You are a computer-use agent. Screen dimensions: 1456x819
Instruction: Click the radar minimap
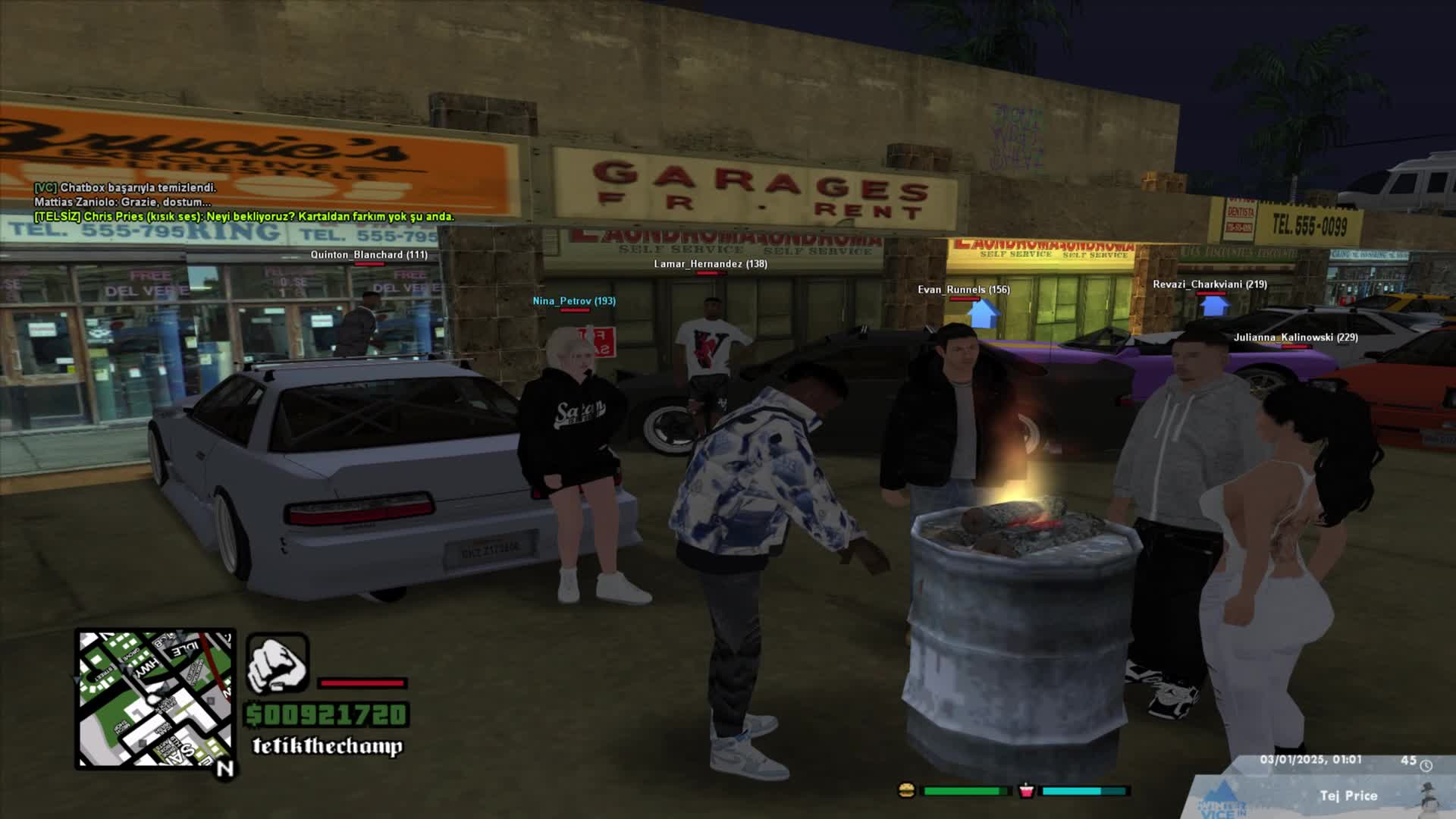[x=155, y=698]
